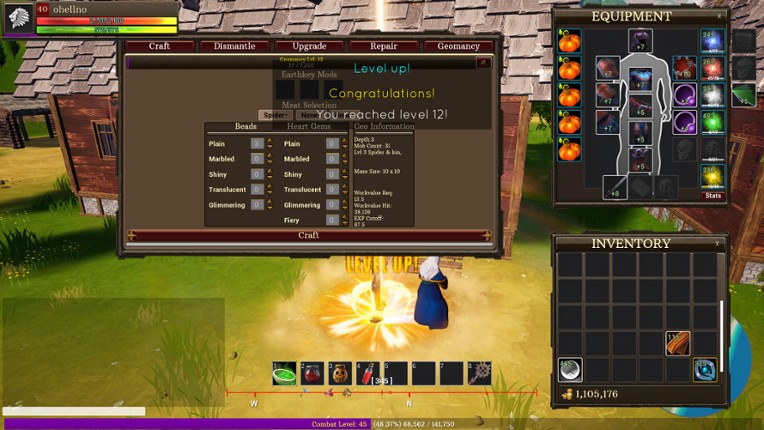The height and width of the screenshot is (430, 764).
Task: Select the helmet equipment slot
Action: (x=640, y=41)
